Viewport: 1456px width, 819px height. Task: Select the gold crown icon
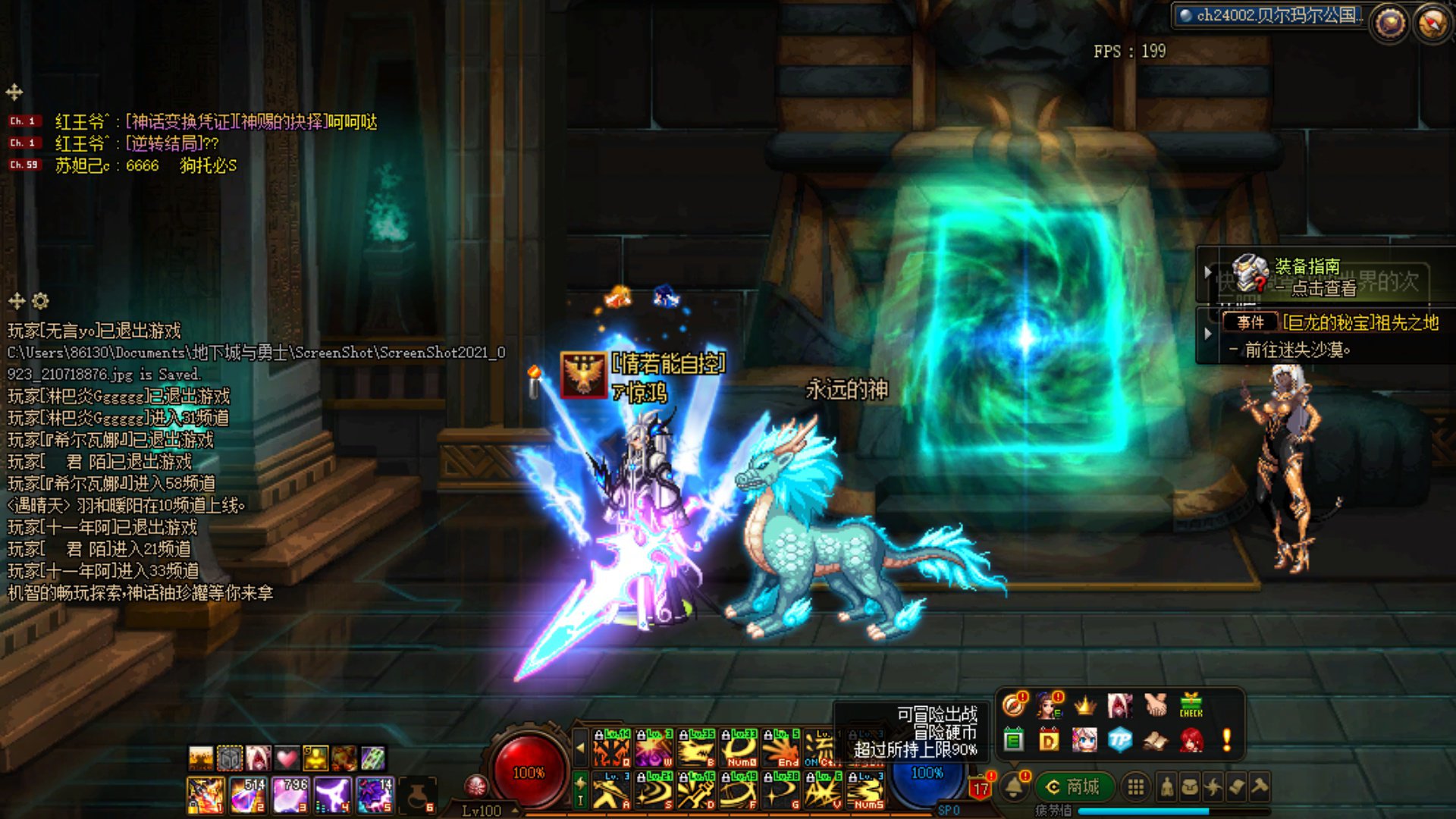[1084, 705]
